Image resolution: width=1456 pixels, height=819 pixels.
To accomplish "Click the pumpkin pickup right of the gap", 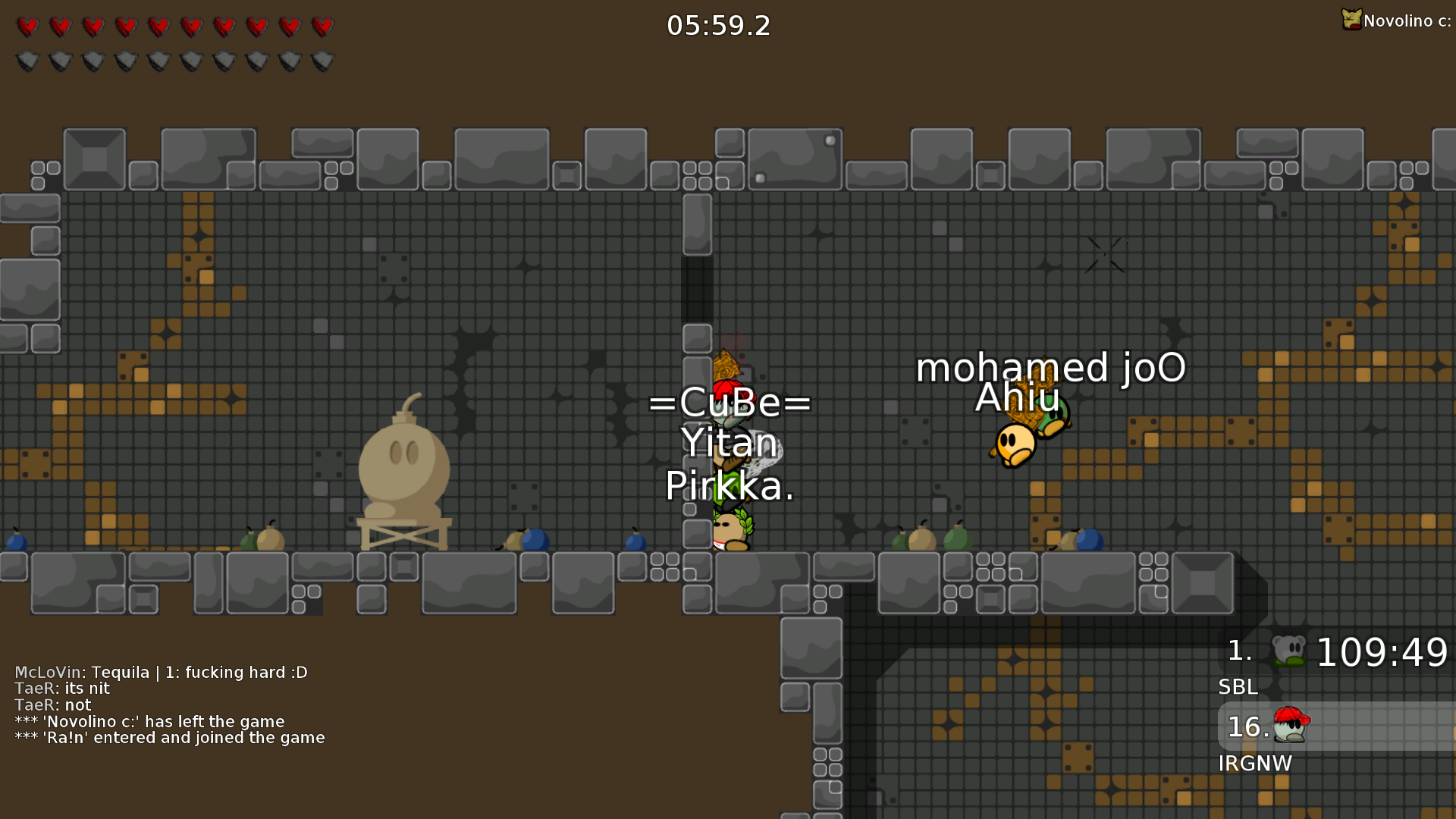I will (x=921, y=538).
